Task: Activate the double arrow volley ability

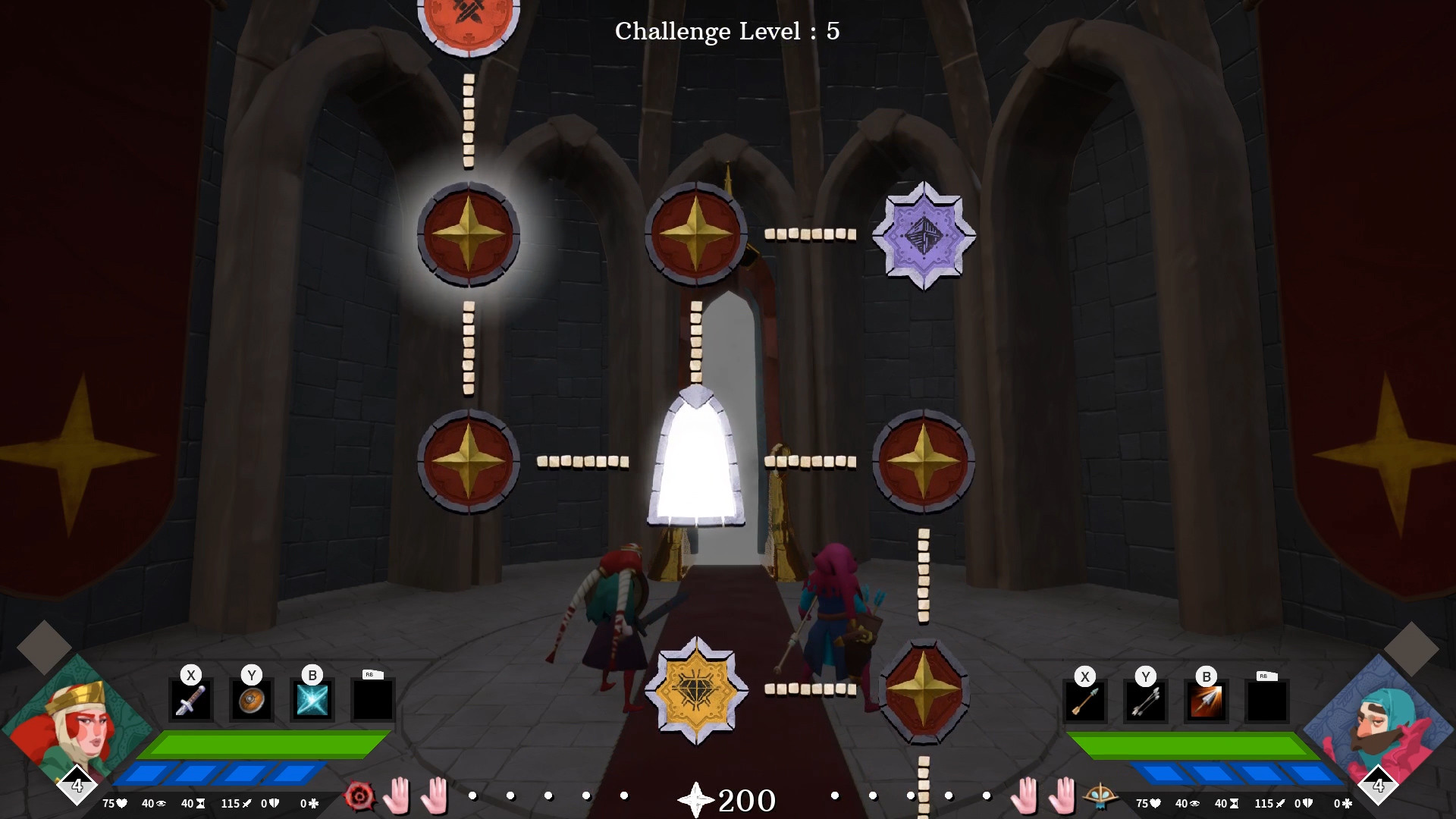Action: click(x=1145, y=699)
